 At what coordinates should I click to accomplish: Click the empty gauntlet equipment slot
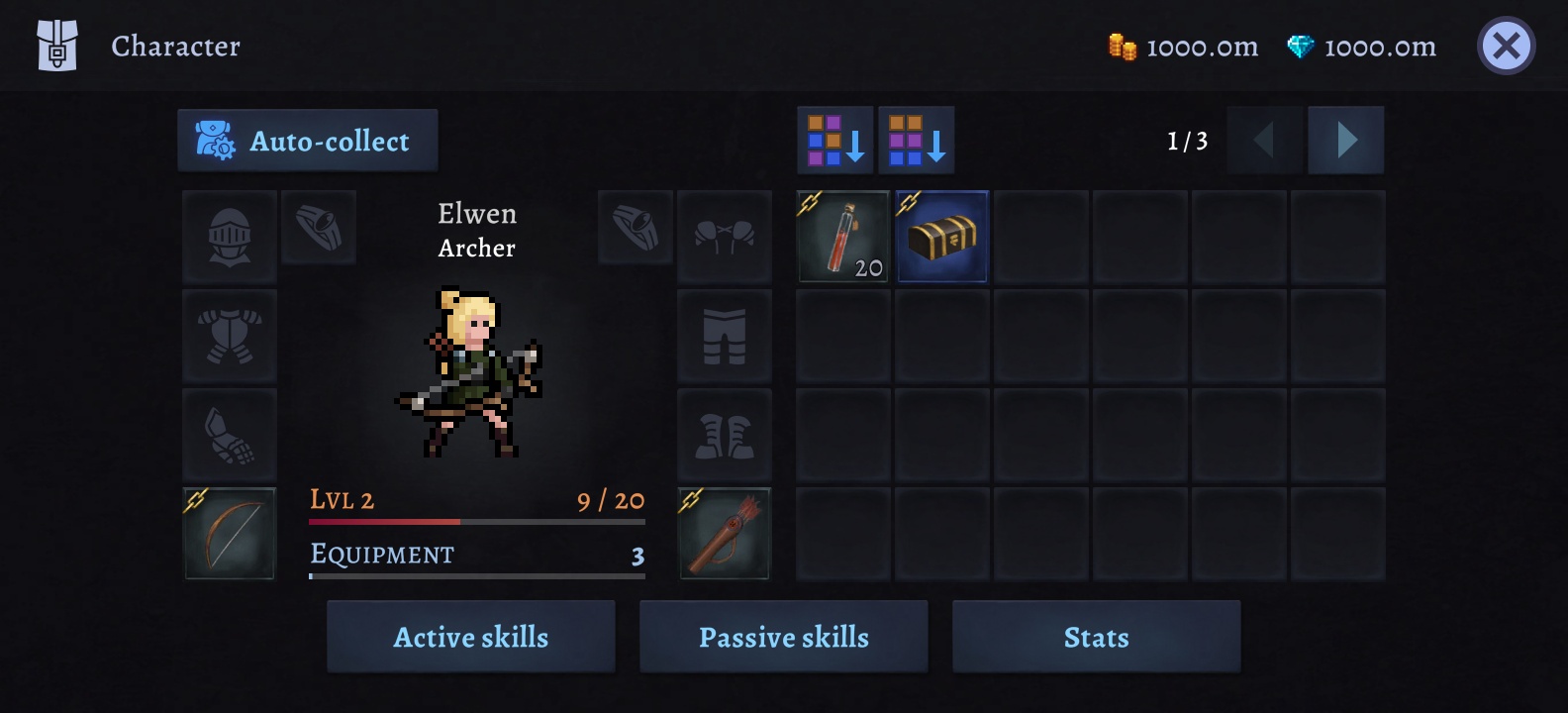click(x=230, y=435)
